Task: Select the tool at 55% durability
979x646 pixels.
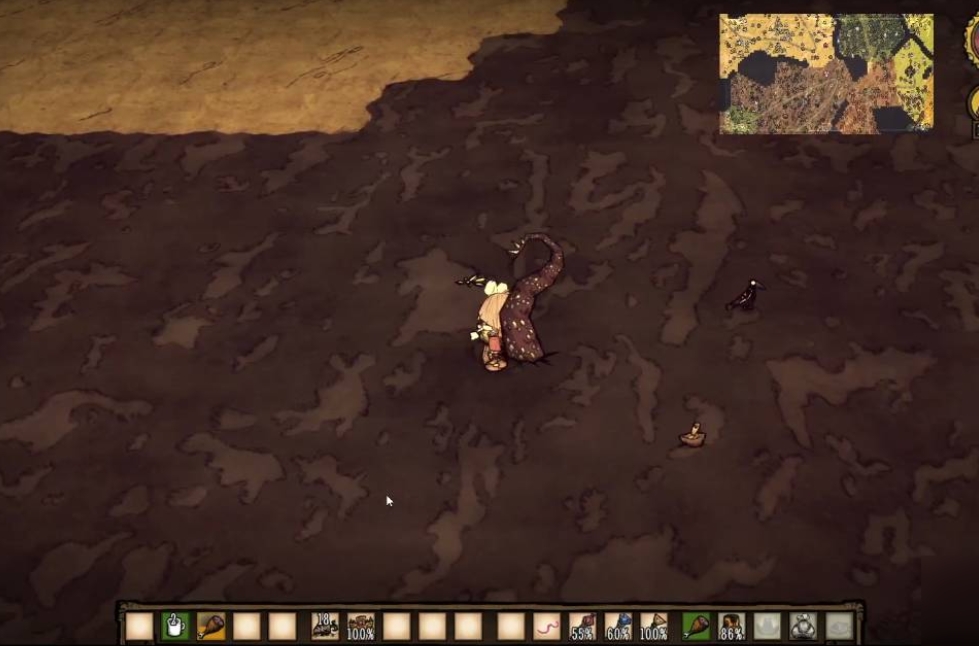Action: pos(582,626)
